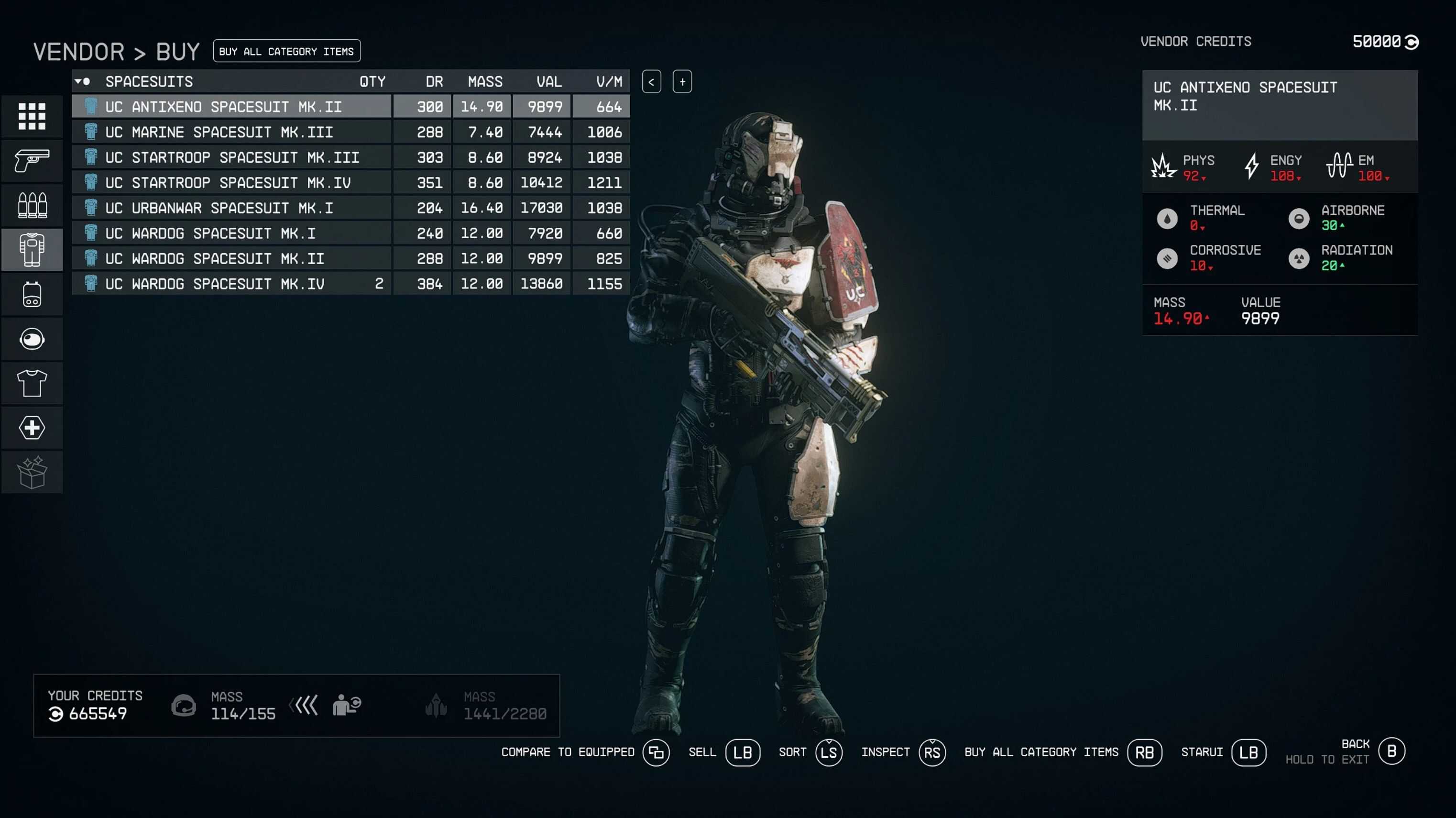The height and width of the screenshot is (818, 1456).
Task: Show the ammo bullets category
Action: pos(32,205)
